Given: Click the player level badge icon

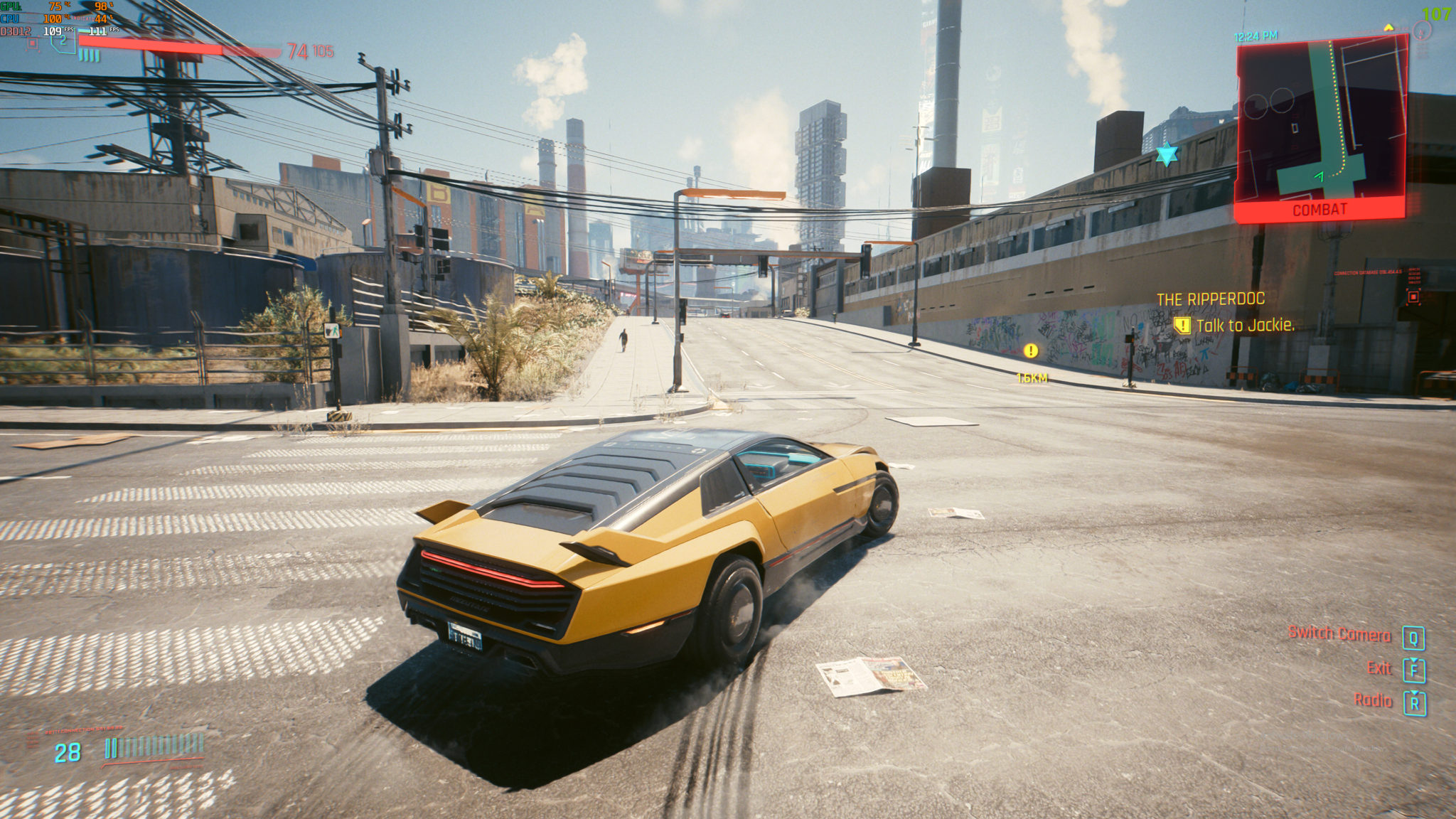Looking at the screenshot, I should (x=63, y=41).
